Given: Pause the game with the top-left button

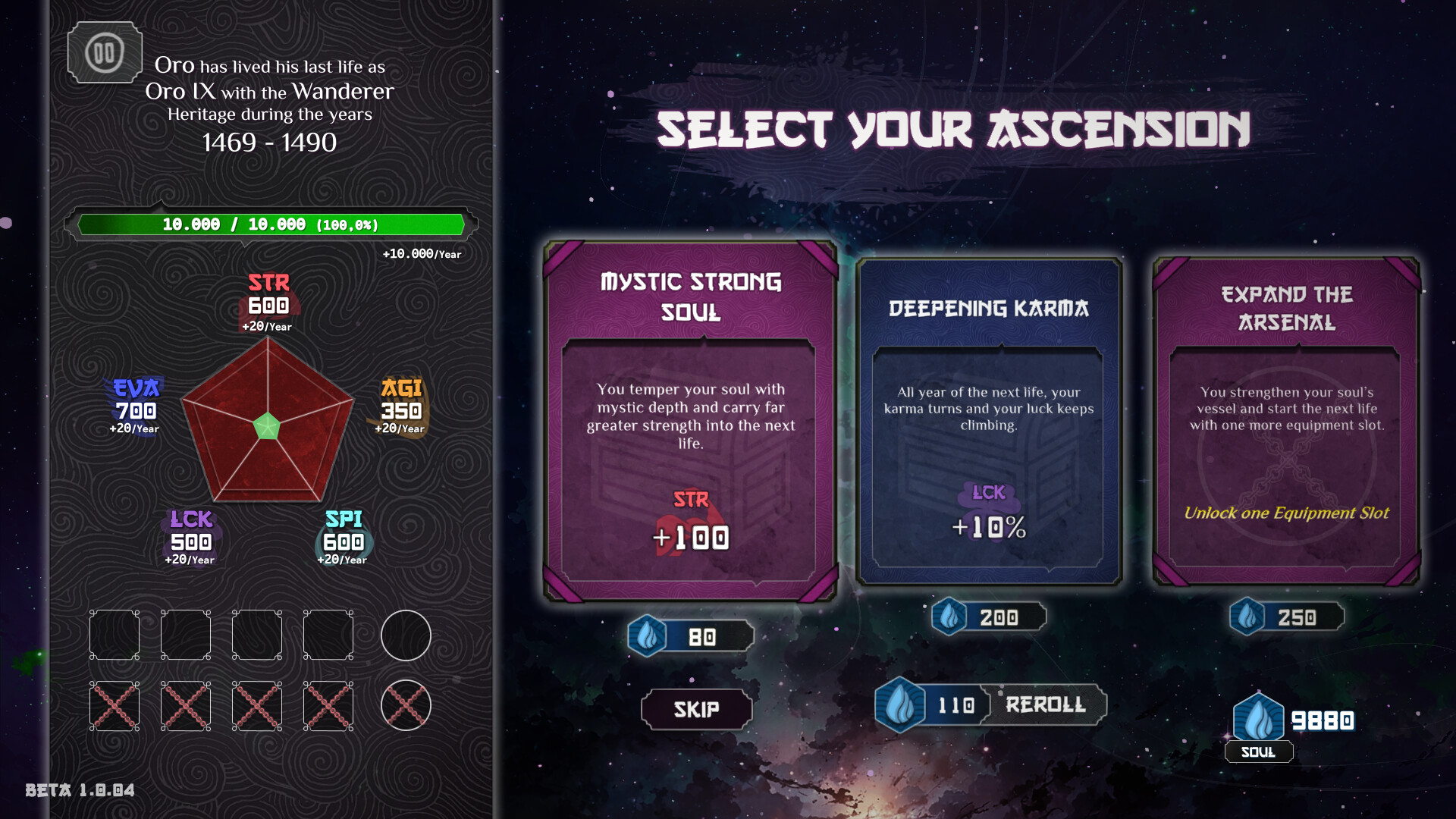Looking at the screenshot, I should point(105,53).
